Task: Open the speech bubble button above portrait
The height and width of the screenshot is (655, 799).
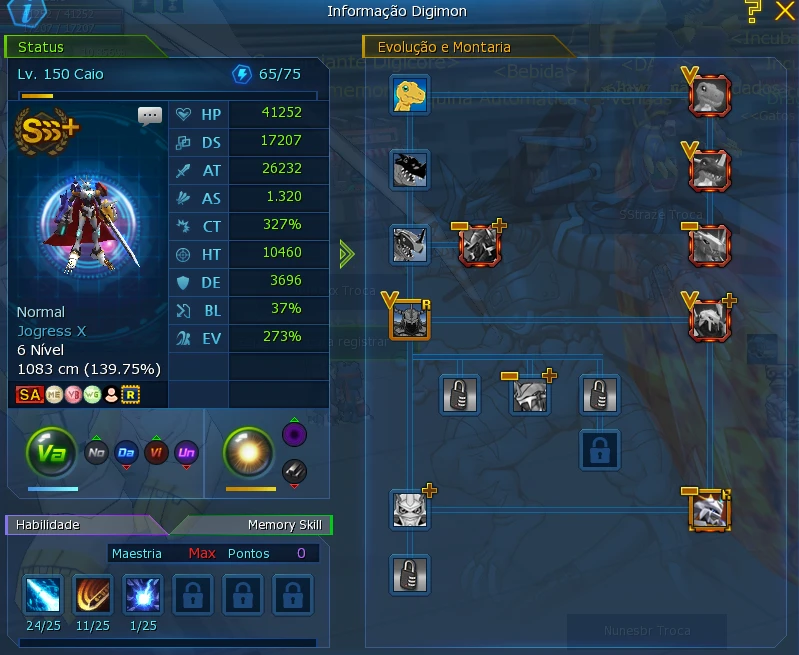Action: [150, 116]
